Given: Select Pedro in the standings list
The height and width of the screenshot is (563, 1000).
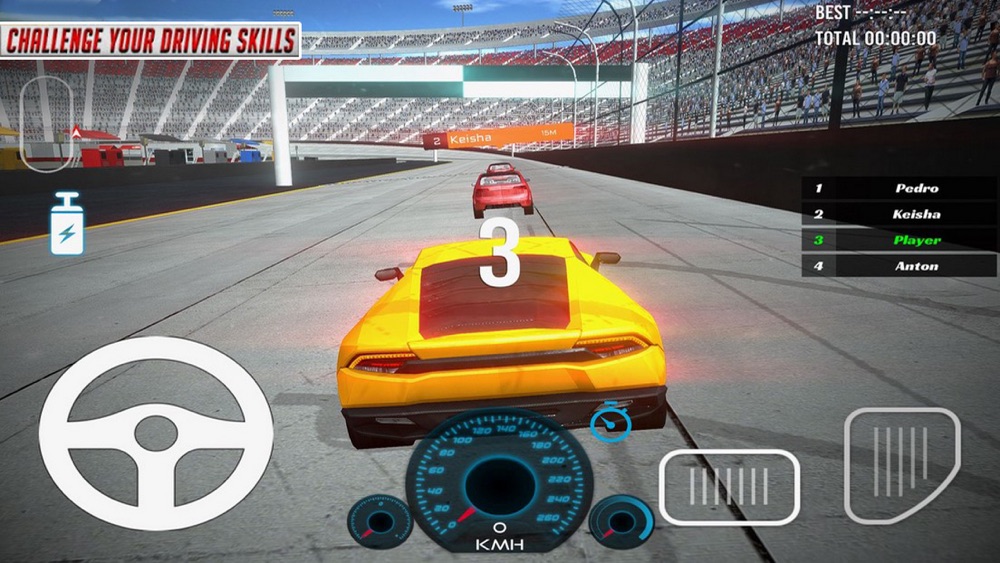Looking at the screenshot, I should (x=898, y=188).
